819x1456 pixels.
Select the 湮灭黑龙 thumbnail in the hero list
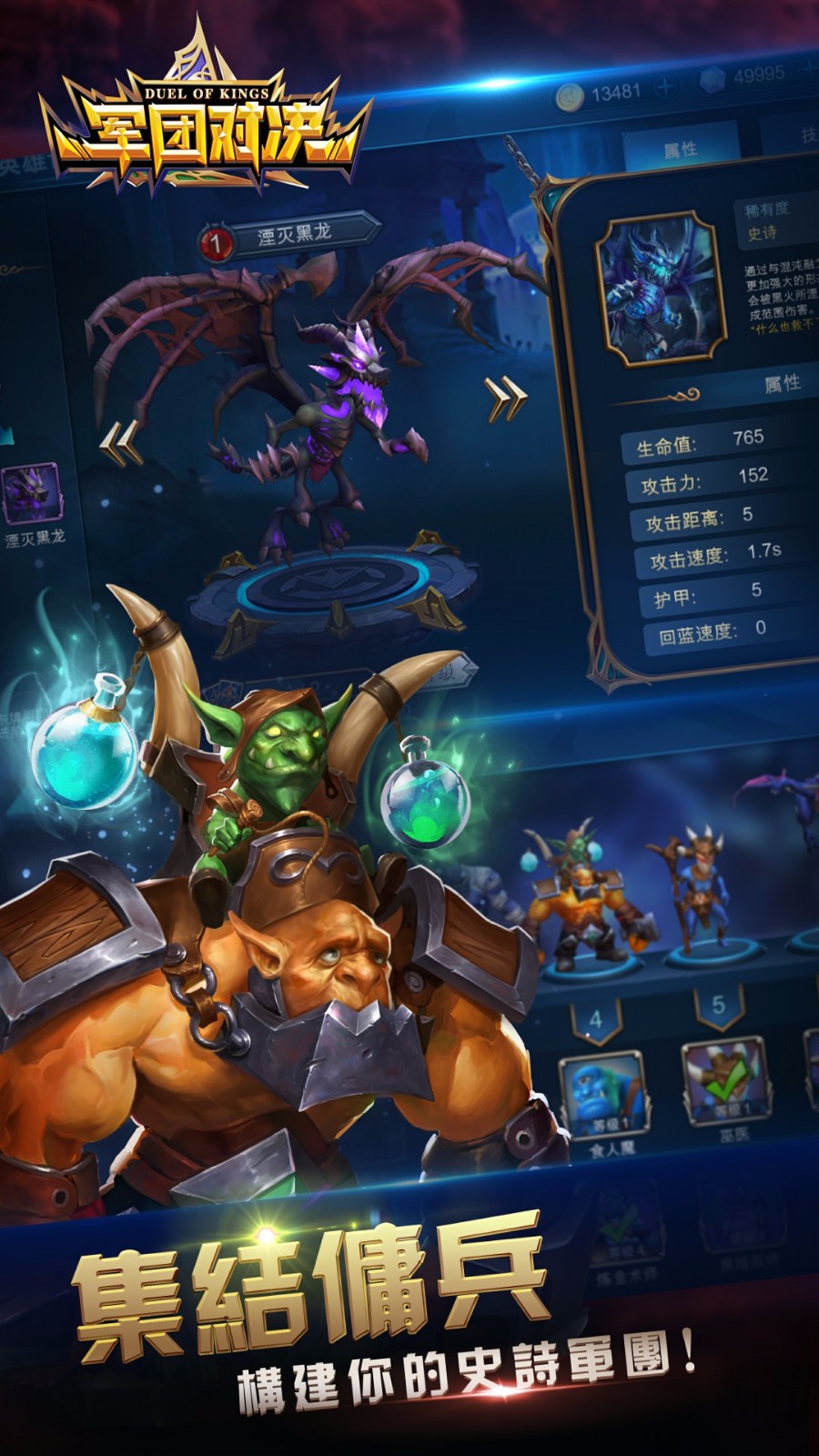coord(32,494)
